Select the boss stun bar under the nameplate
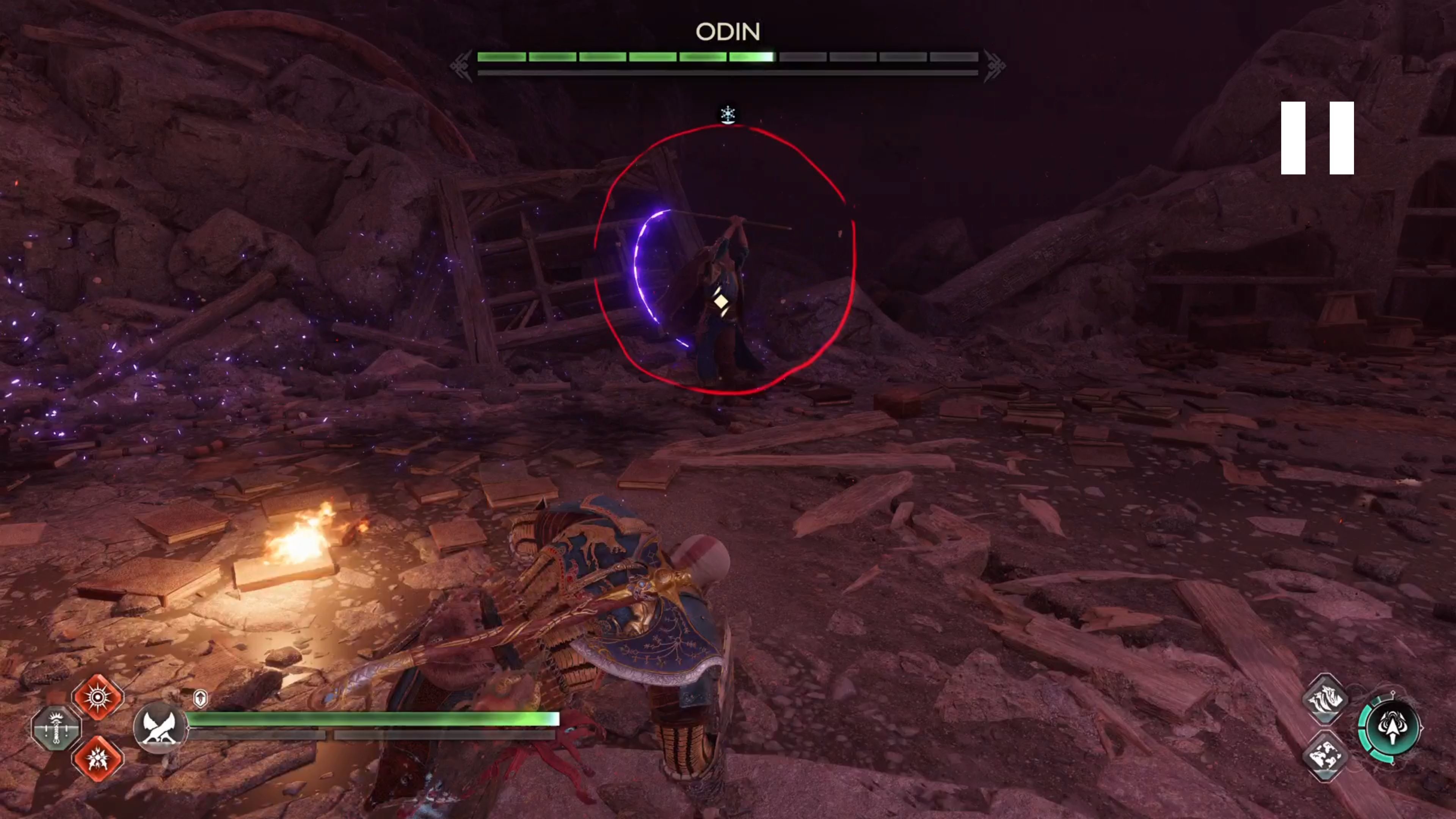The height and width of the screenshot is (819, 1456). click(728, 72)
